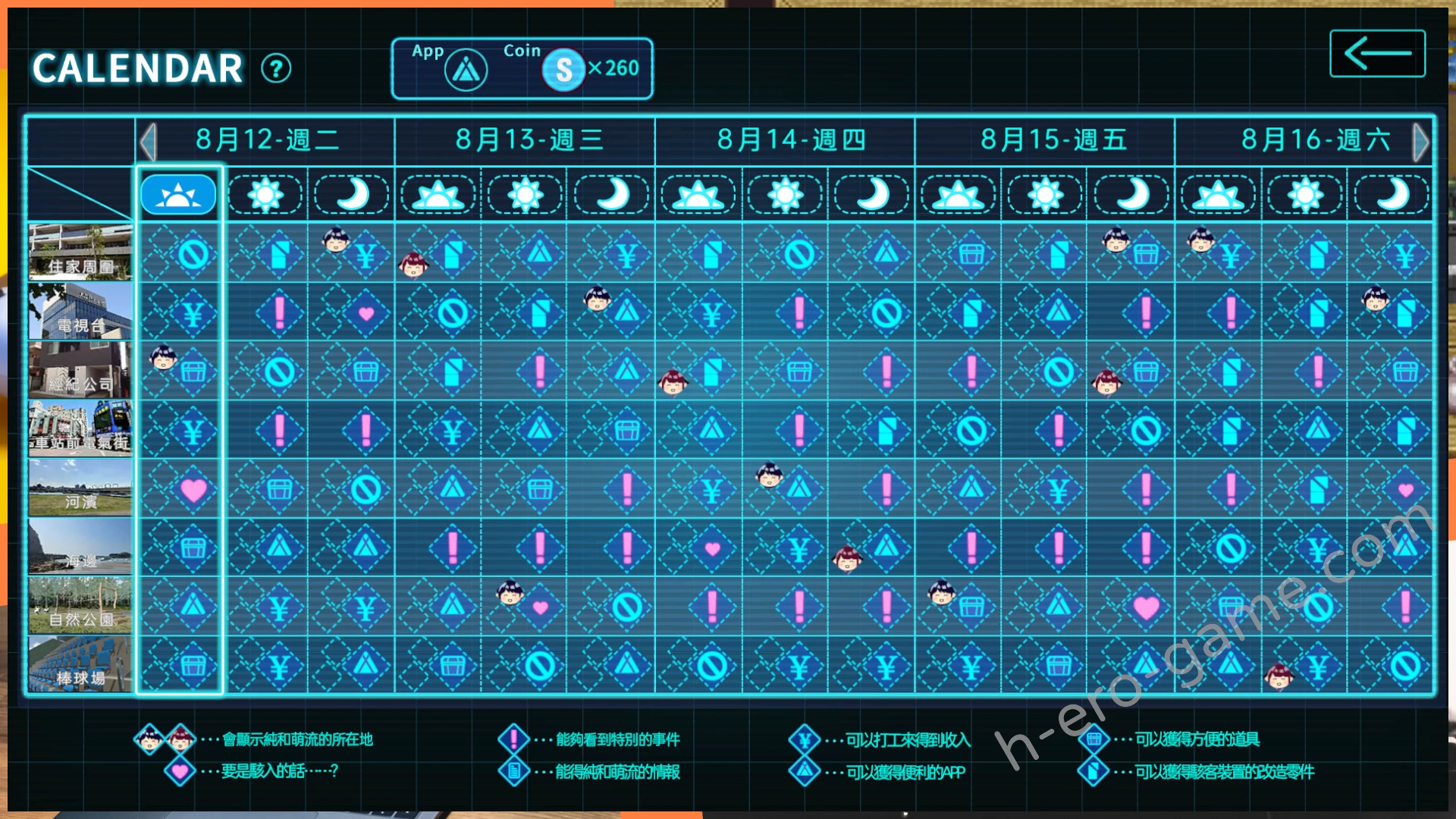Pick the 車站前電氣街 location thumbnail
This screenshot has width=1456, height=819.
click(x=80, y=429)
